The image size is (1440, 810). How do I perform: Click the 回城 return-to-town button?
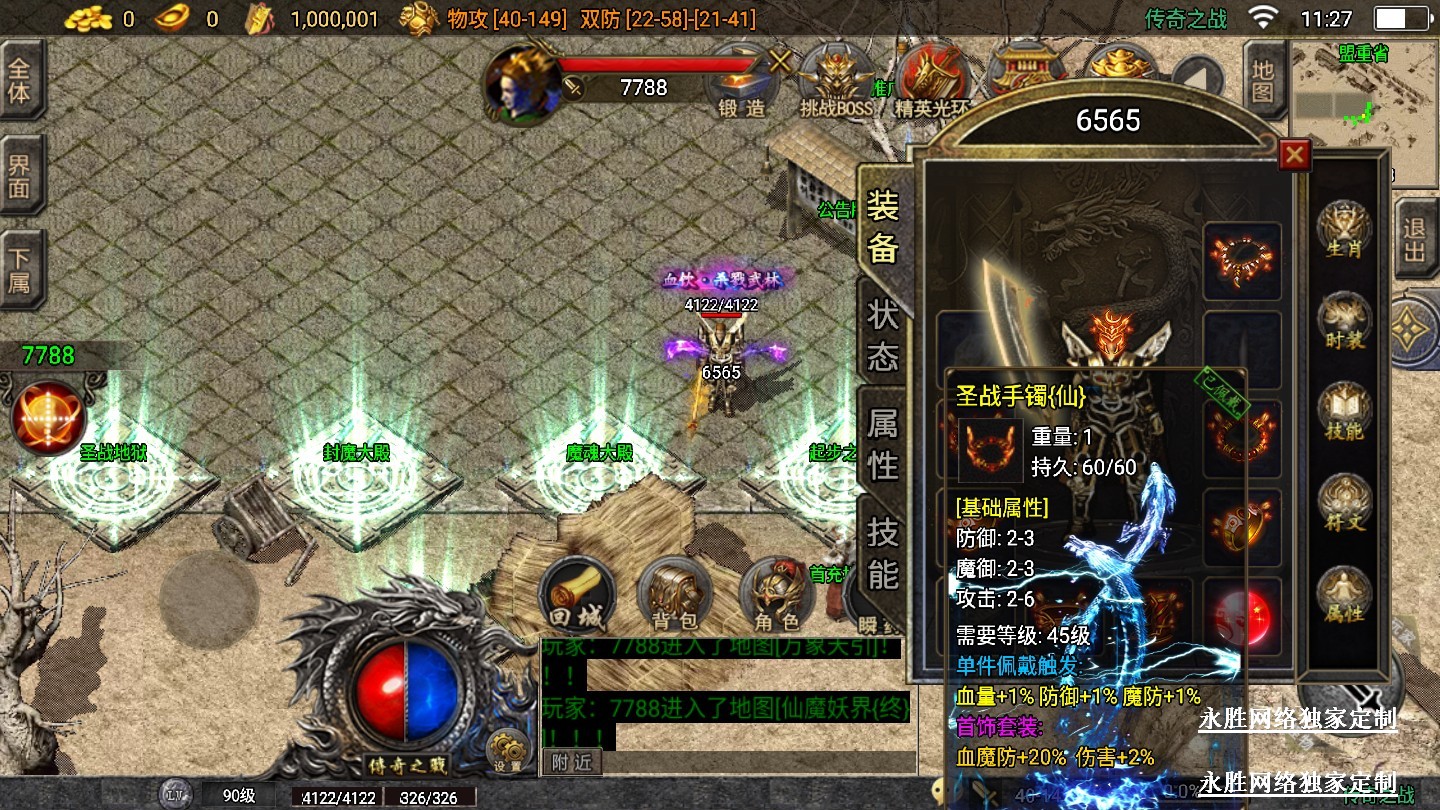[x=576, y=597]
